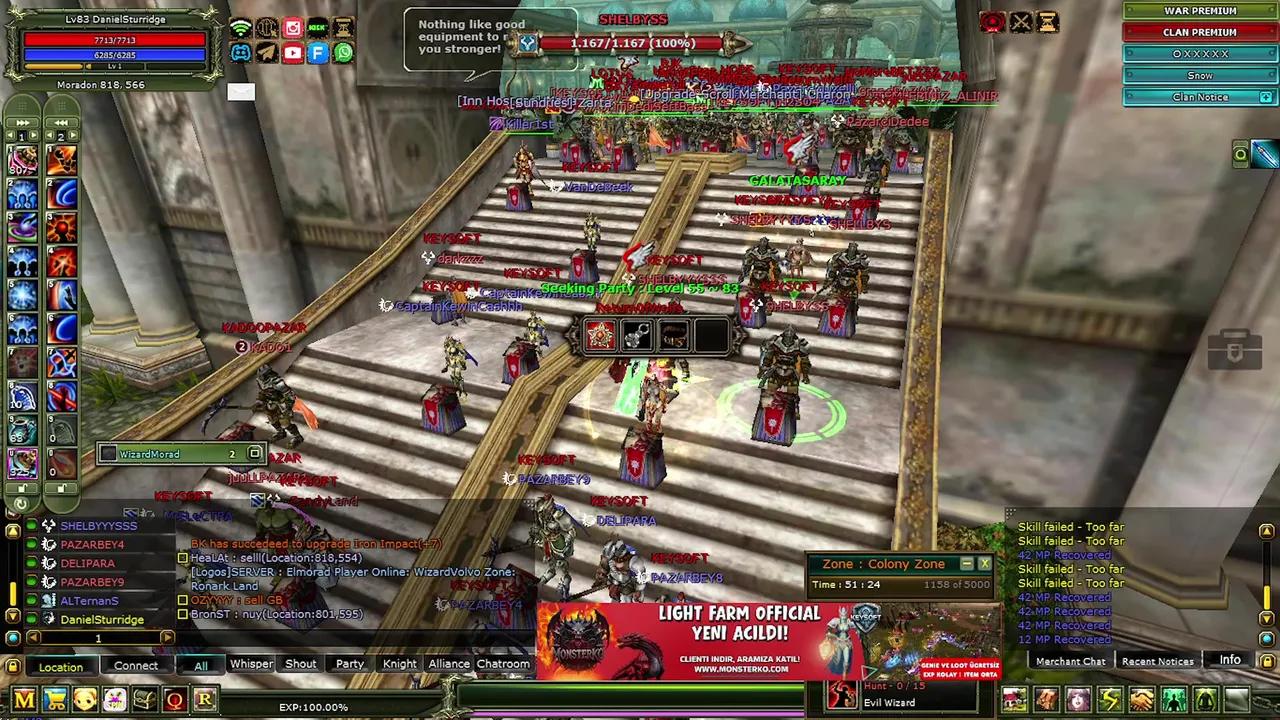Switch to the Info log tab
Screen dimensions: 1280x720
click(x=1229, y=660)
